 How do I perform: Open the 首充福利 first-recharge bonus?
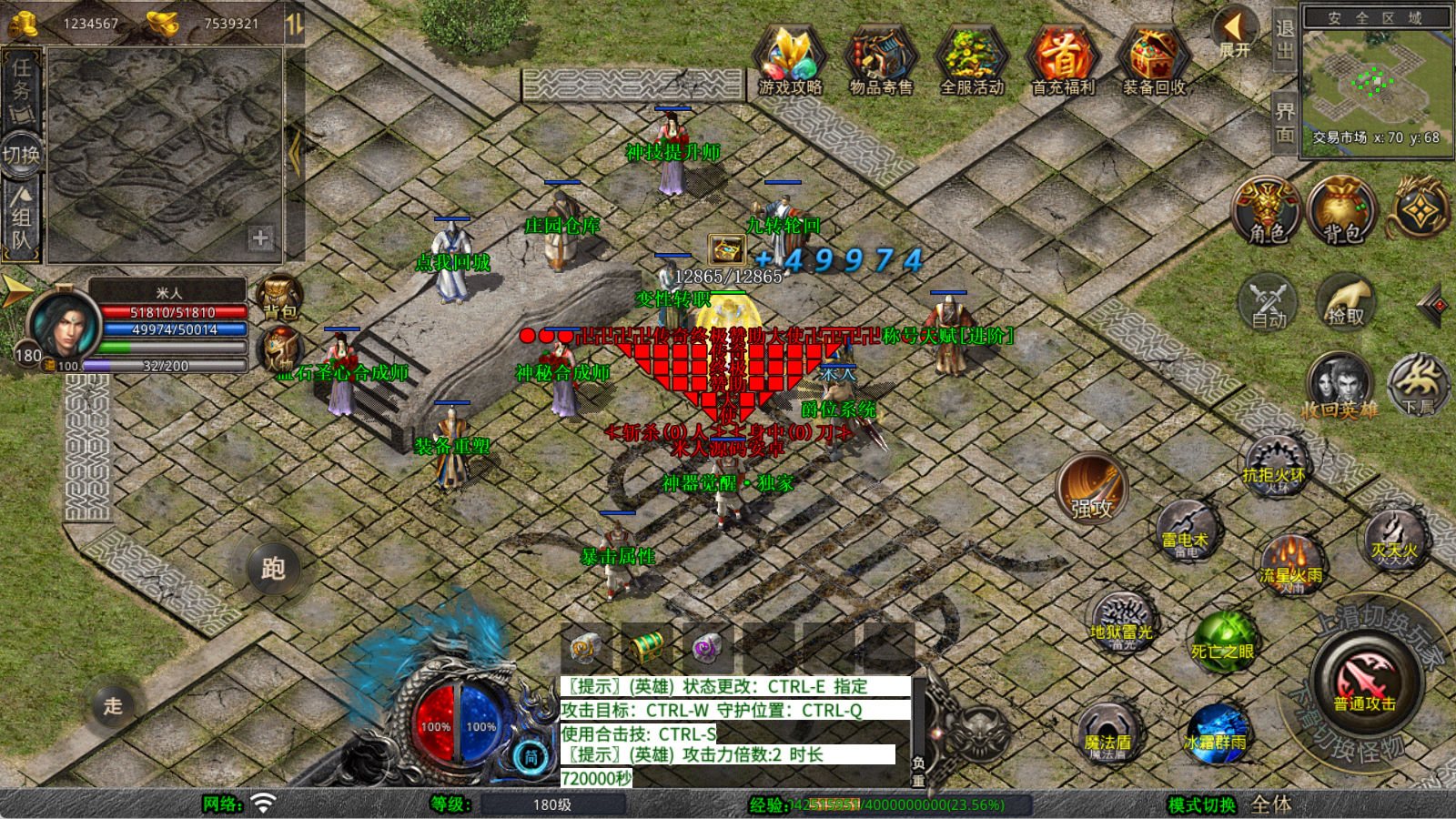pos(1062,59)
